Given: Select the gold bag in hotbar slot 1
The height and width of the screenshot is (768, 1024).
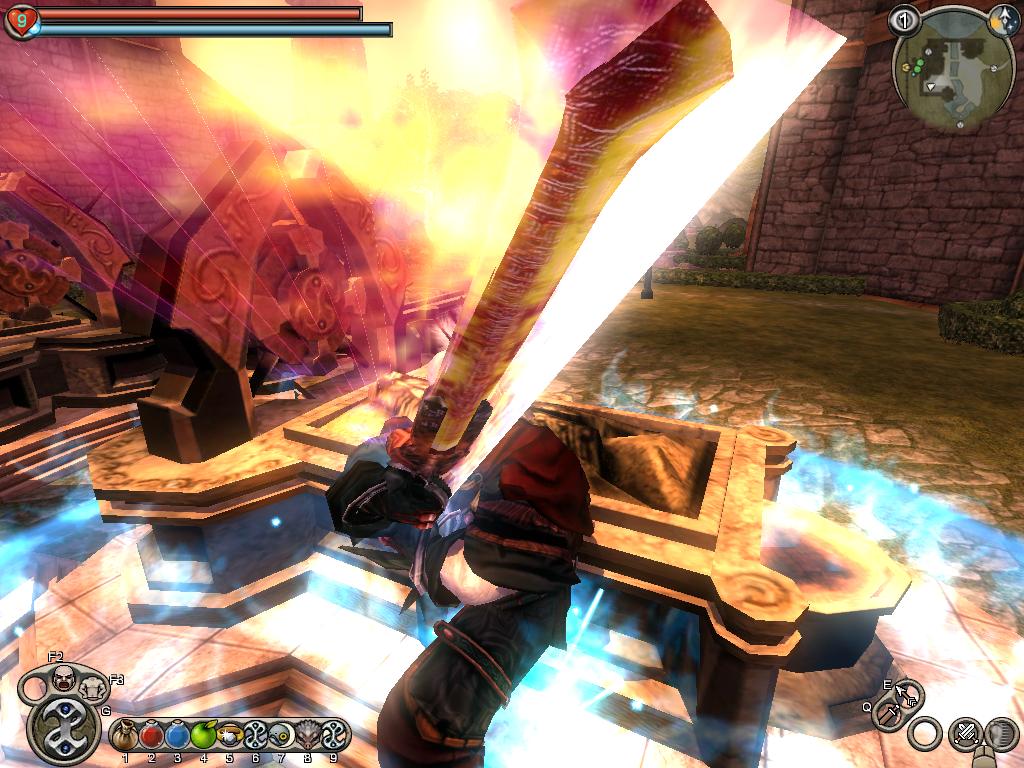Looking at the screenshot, I should (124, 736).
